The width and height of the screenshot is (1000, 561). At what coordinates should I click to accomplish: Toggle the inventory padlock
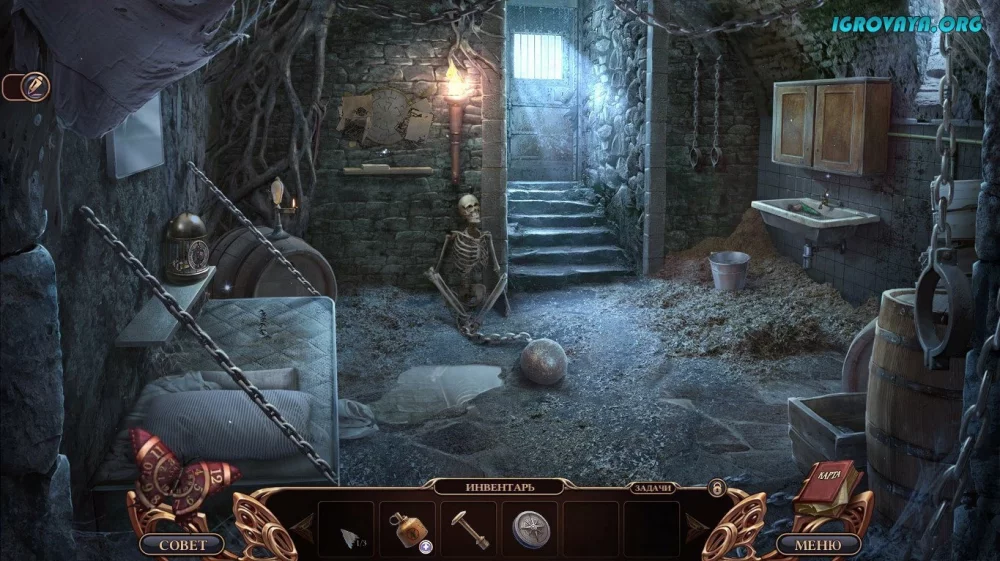(716, 487)
